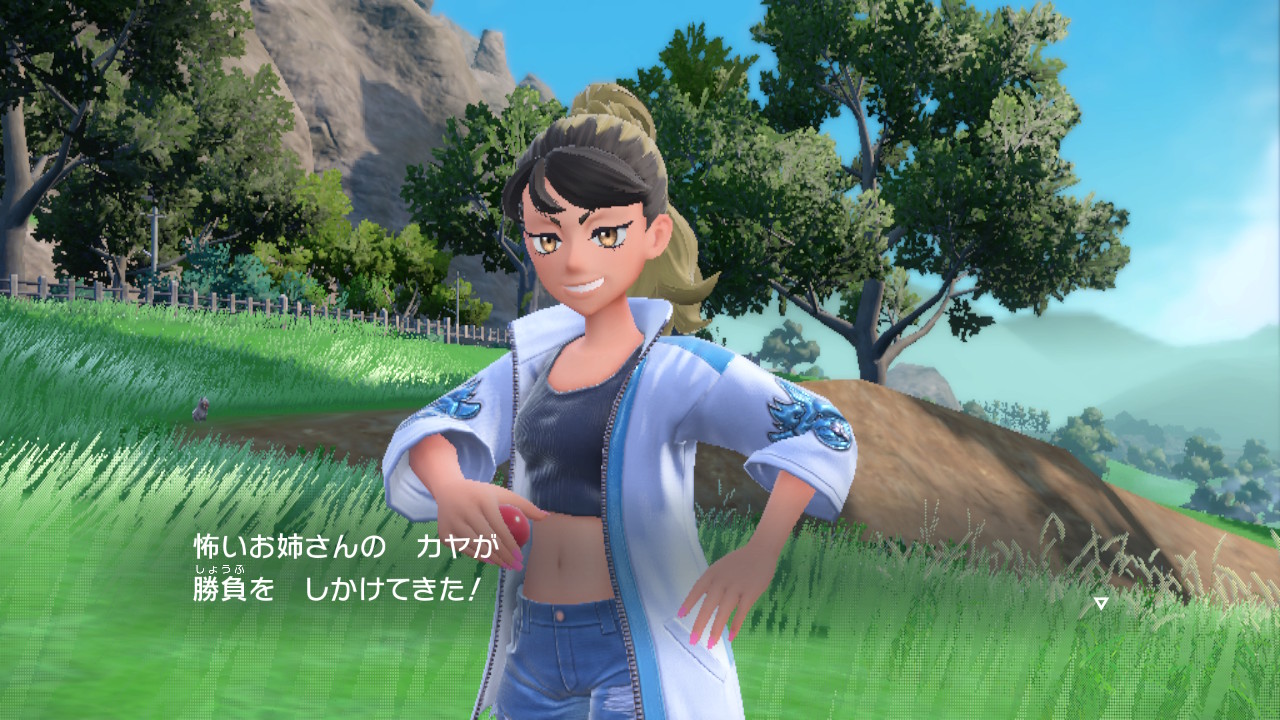Advance dialogue with the white arrow indicator
1280x720 pixels.
pos(1100,603)
